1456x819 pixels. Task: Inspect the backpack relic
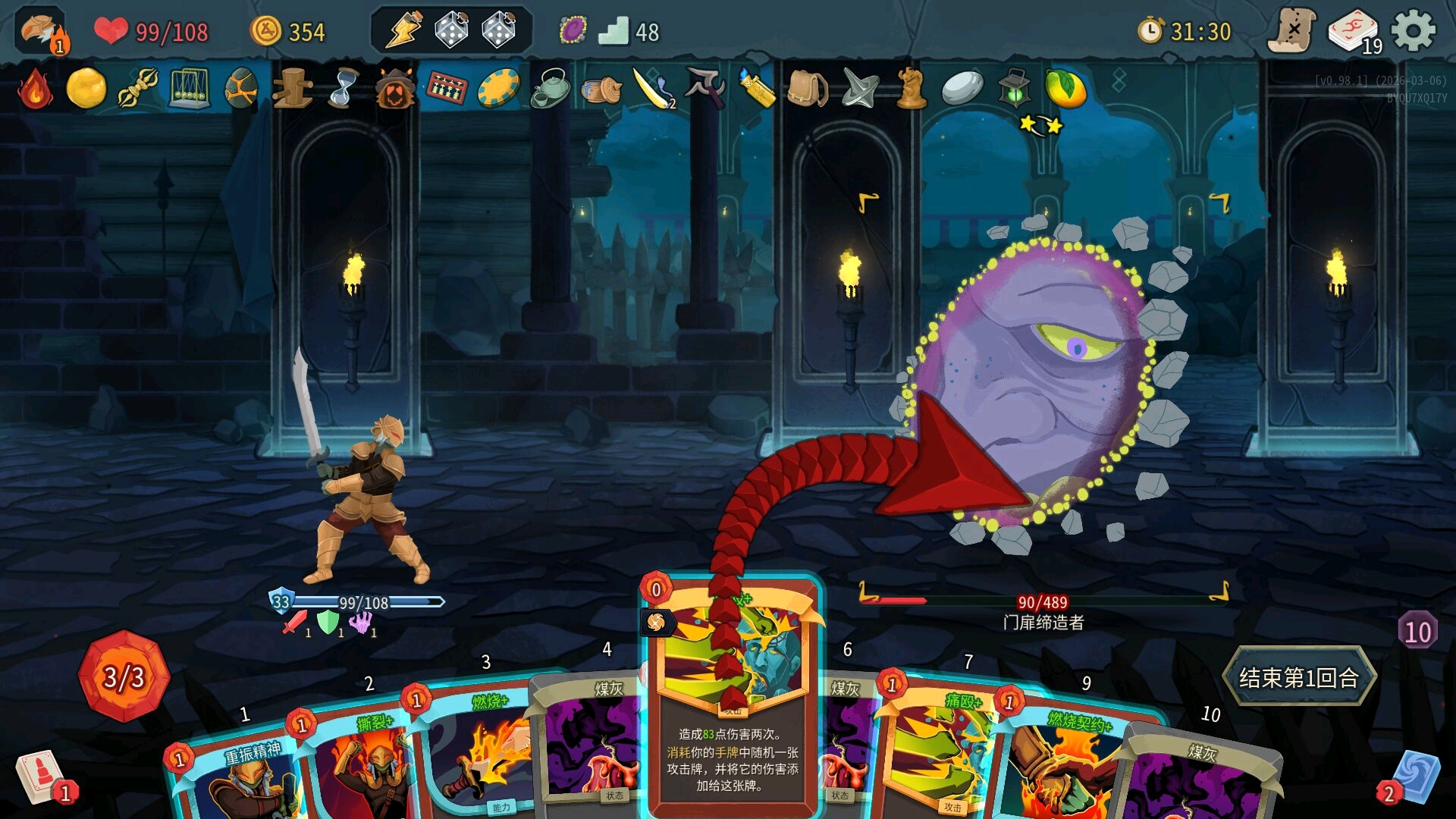tap(807, 89)
